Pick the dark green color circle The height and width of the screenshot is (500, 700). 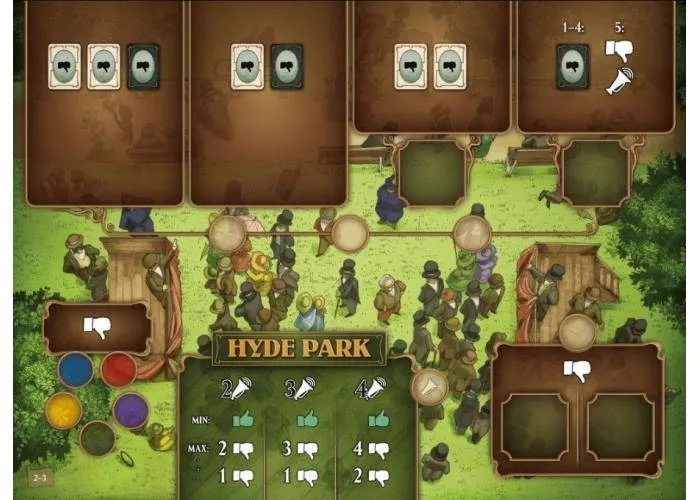(x=97, y=437)
